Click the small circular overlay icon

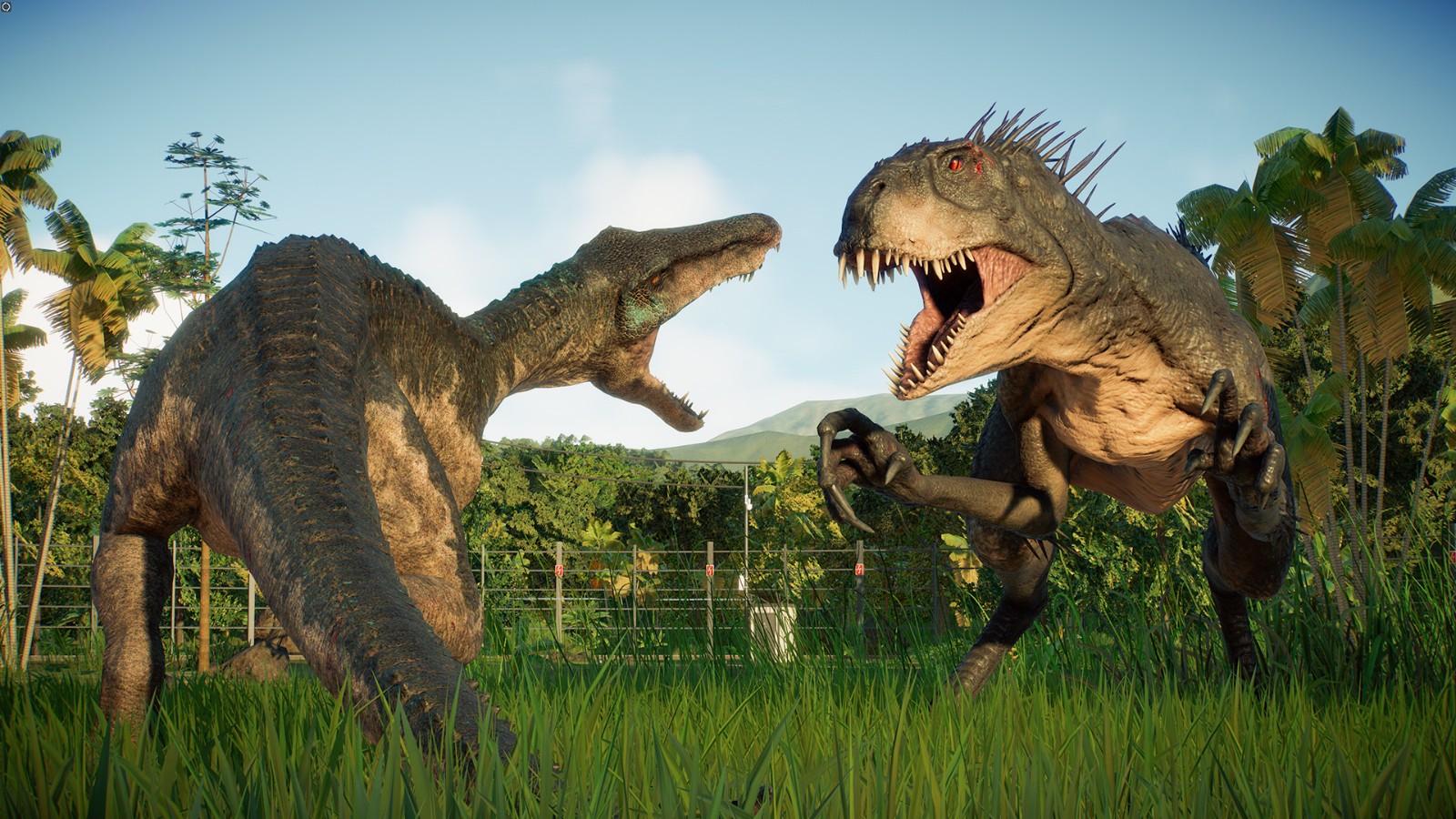pos(6,6)
